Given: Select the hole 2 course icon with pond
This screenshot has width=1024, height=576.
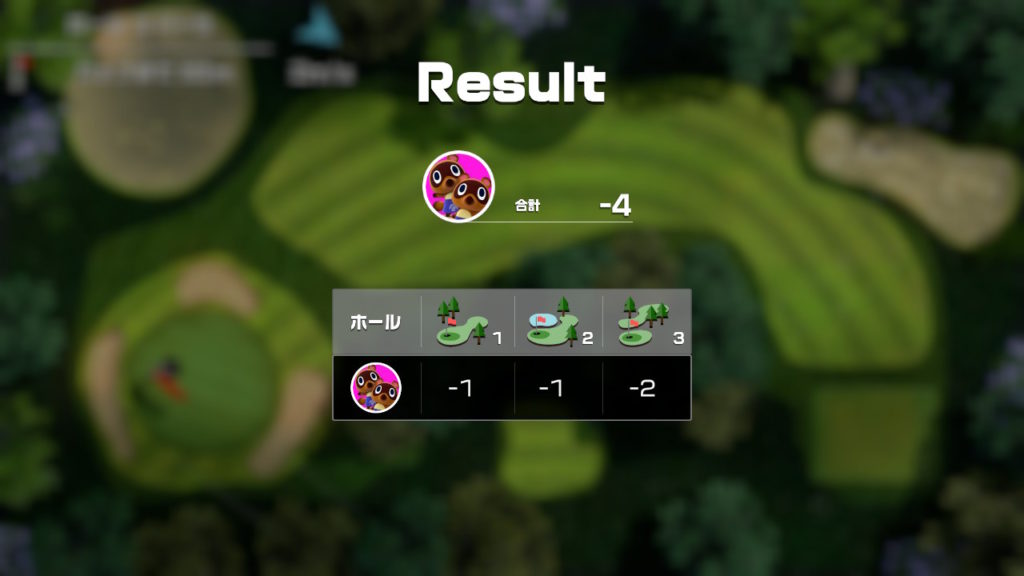Looking at the screenshot, I should (x=551, y=322).
